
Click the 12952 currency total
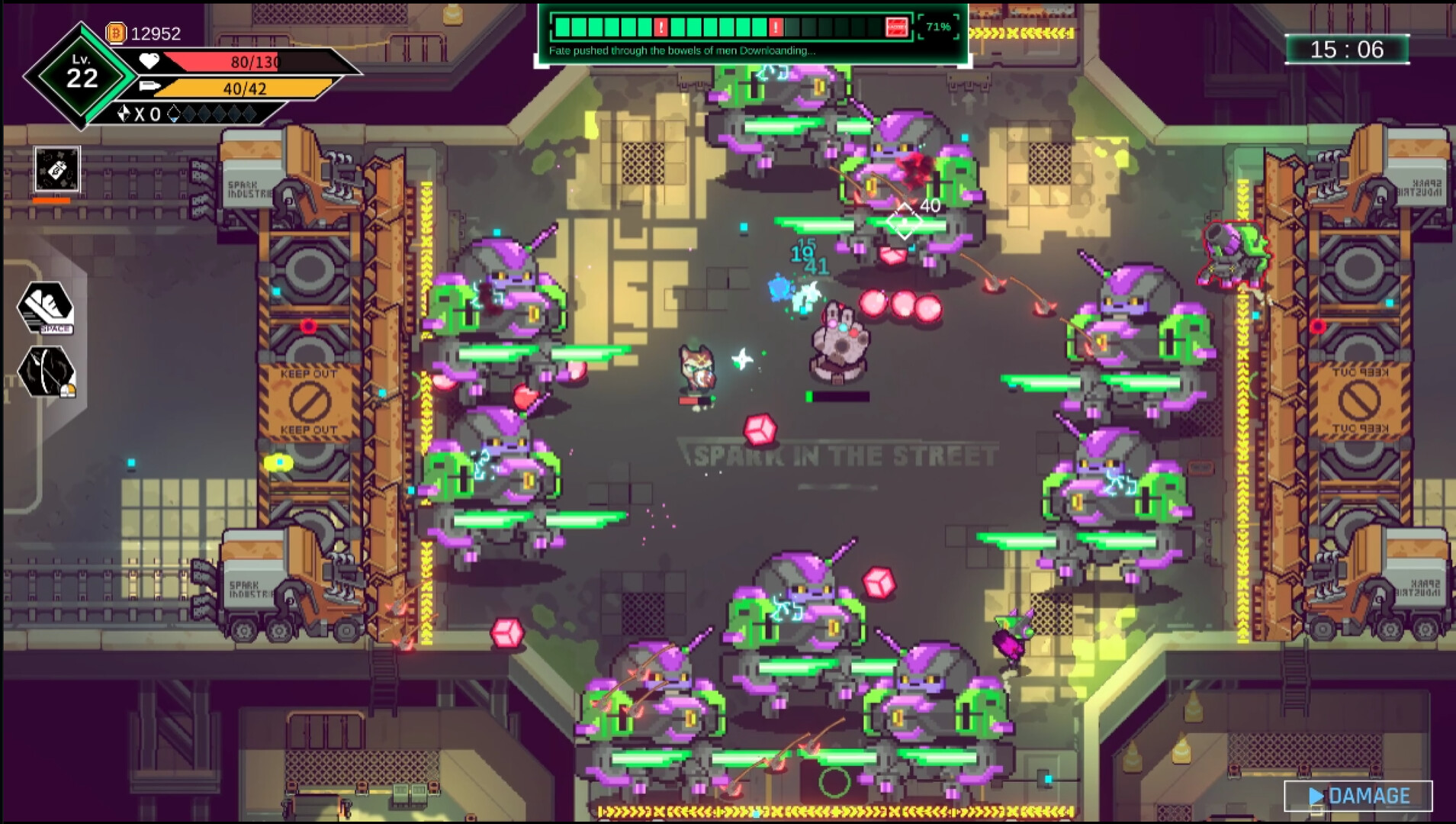pos(156,33)
